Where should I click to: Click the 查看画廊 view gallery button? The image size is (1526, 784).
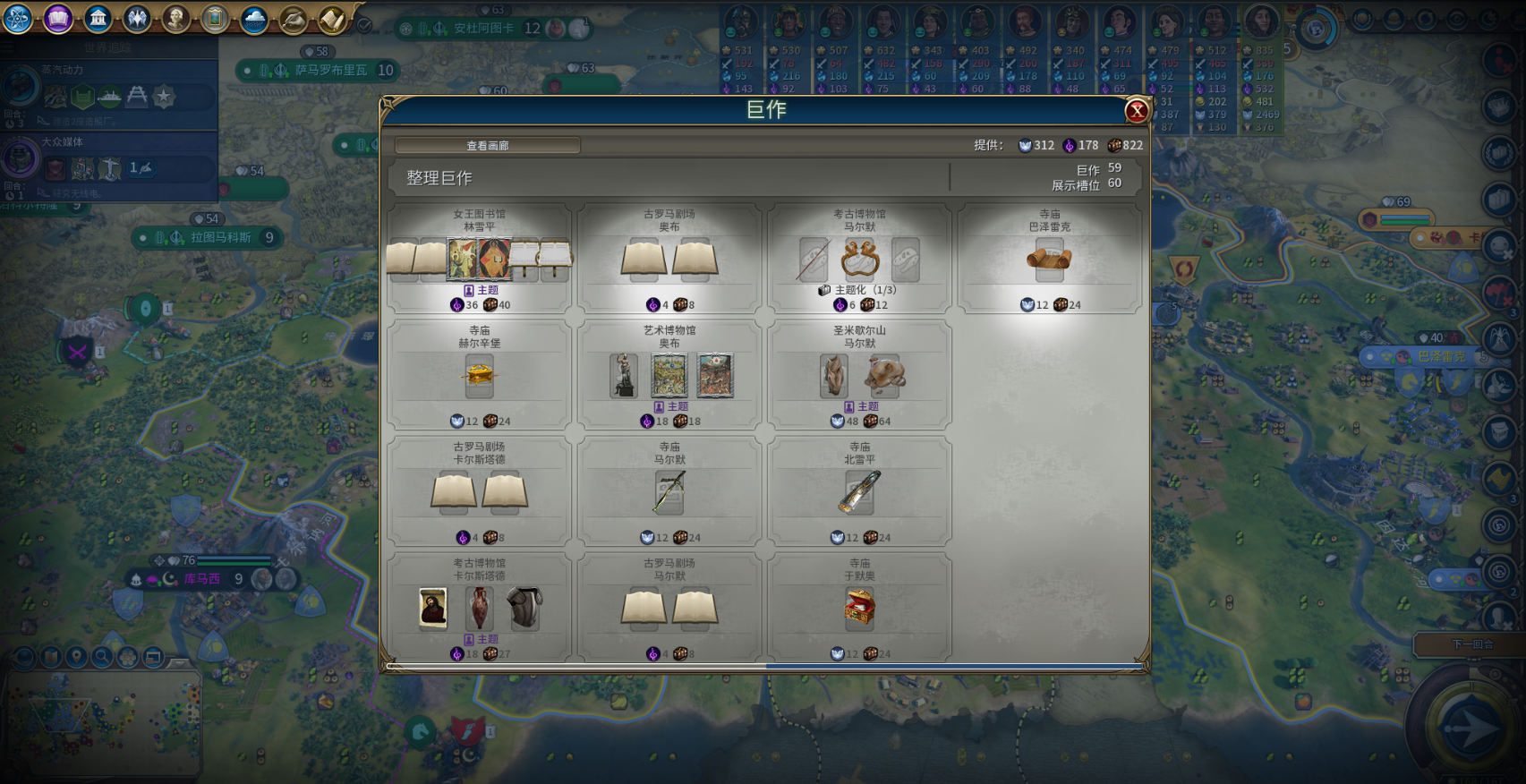[488, 146]
